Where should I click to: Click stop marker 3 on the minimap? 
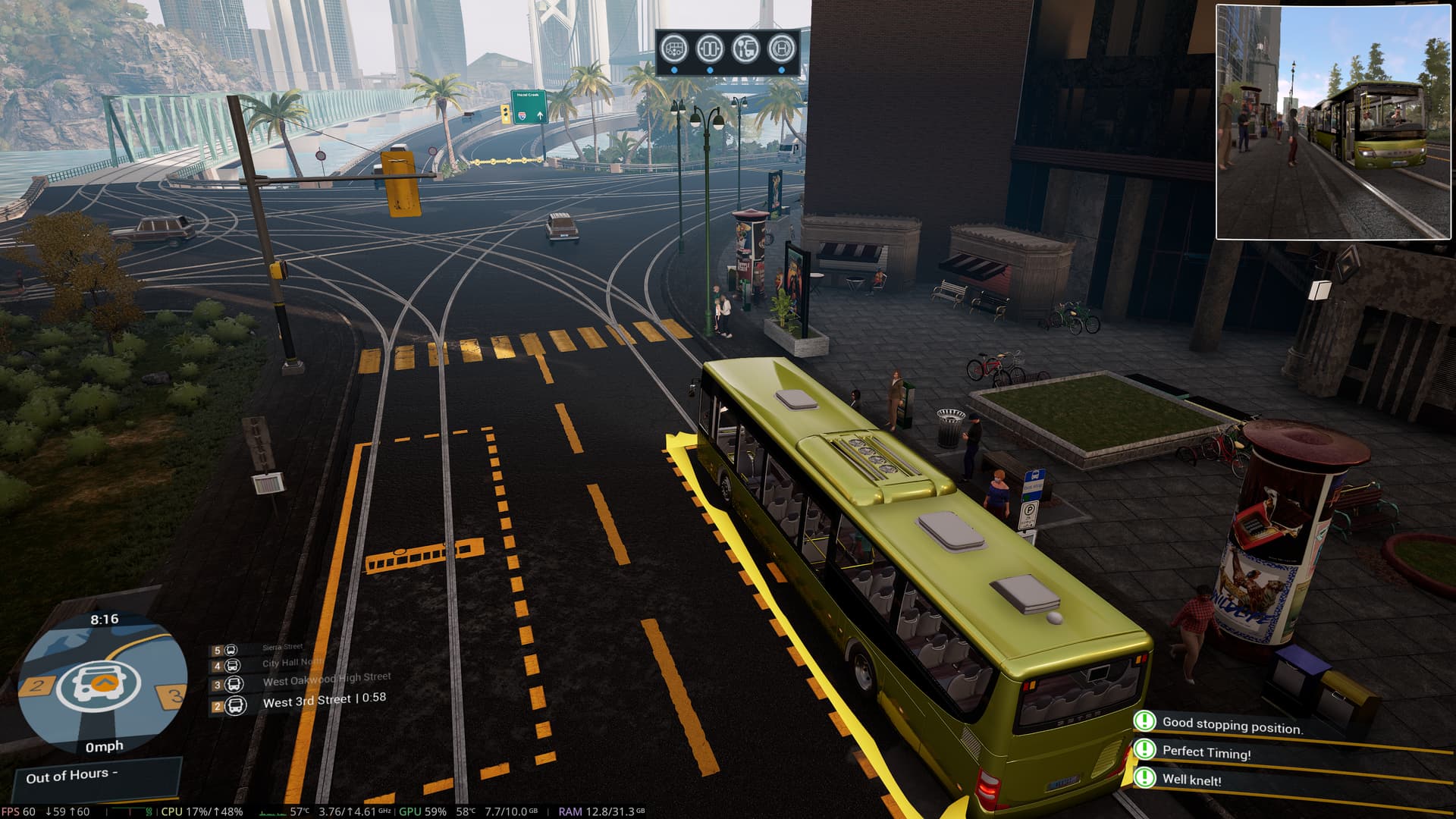tap(174, 694)
